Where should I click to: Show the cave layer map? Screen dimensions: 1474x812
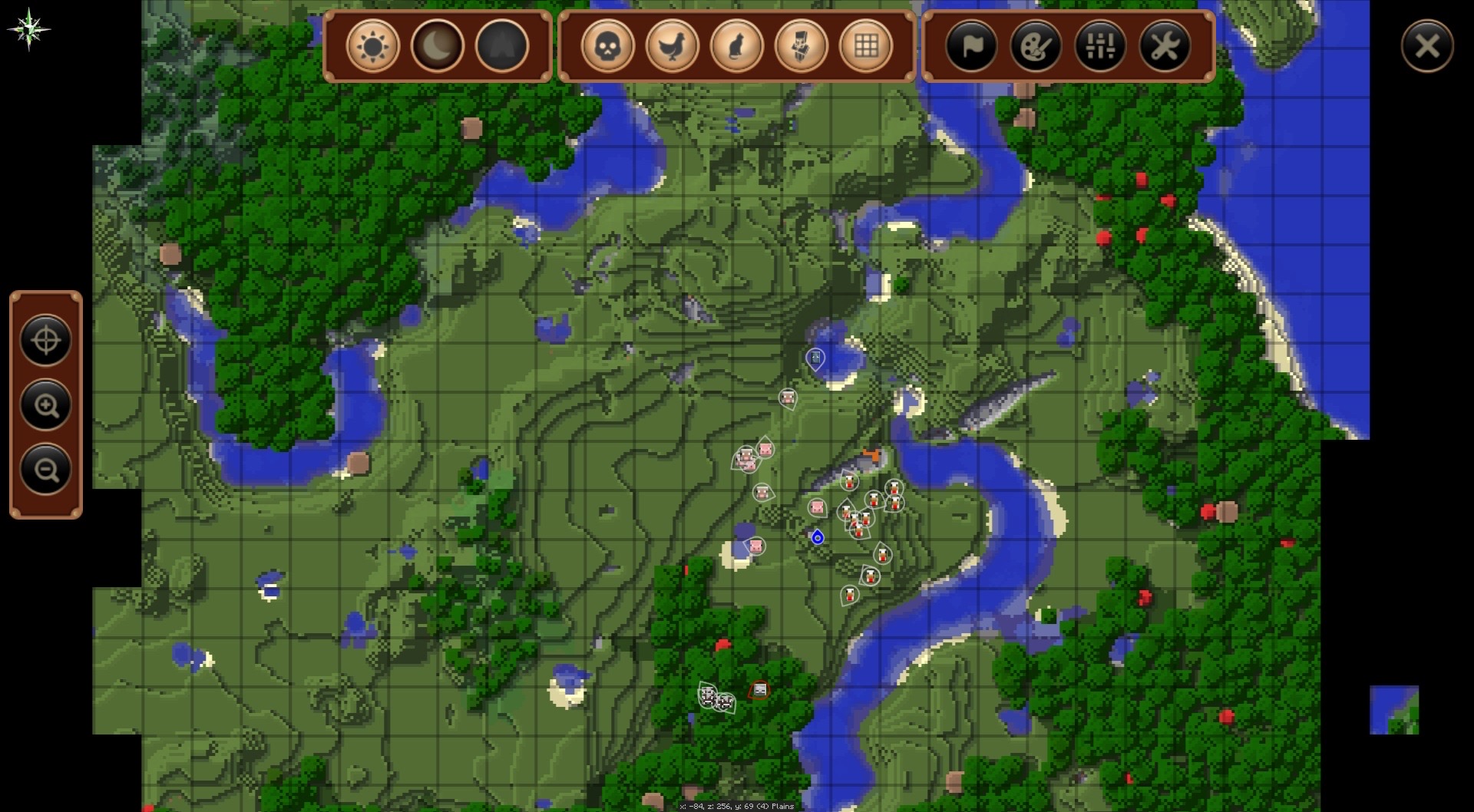point(502,46)
